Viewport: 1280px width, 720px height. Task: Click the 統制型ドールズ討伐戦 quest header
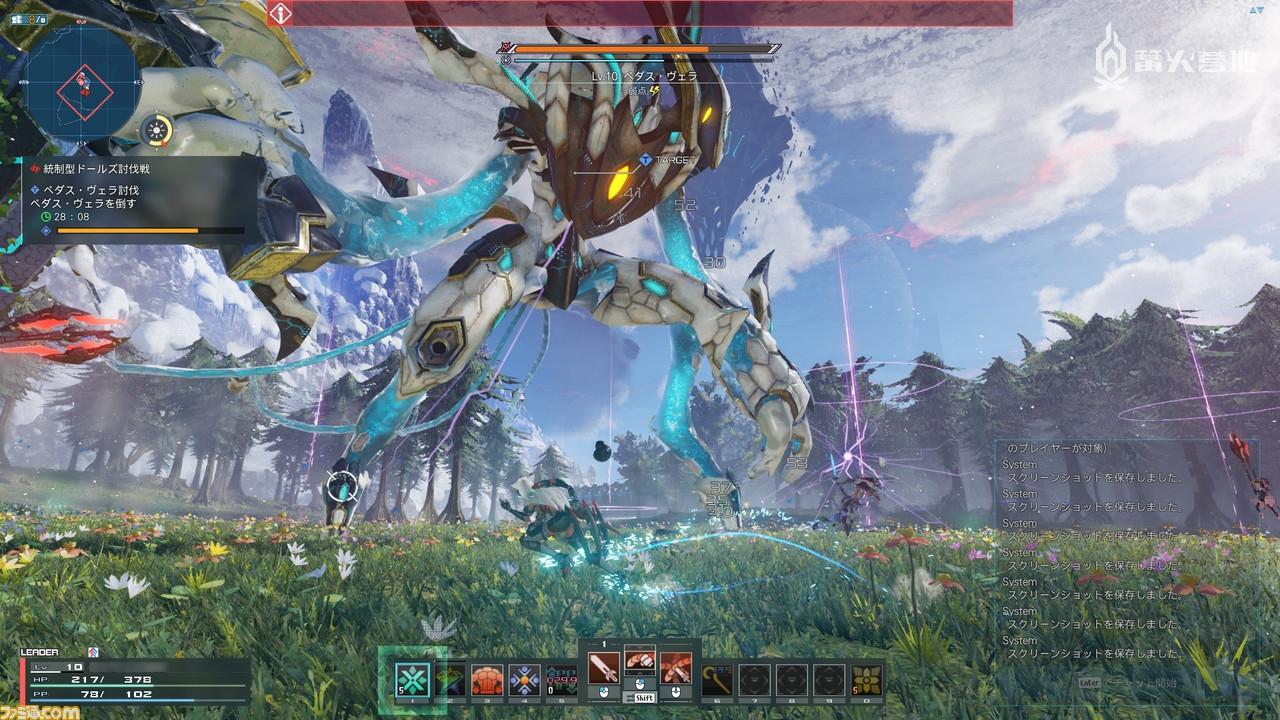95,167
